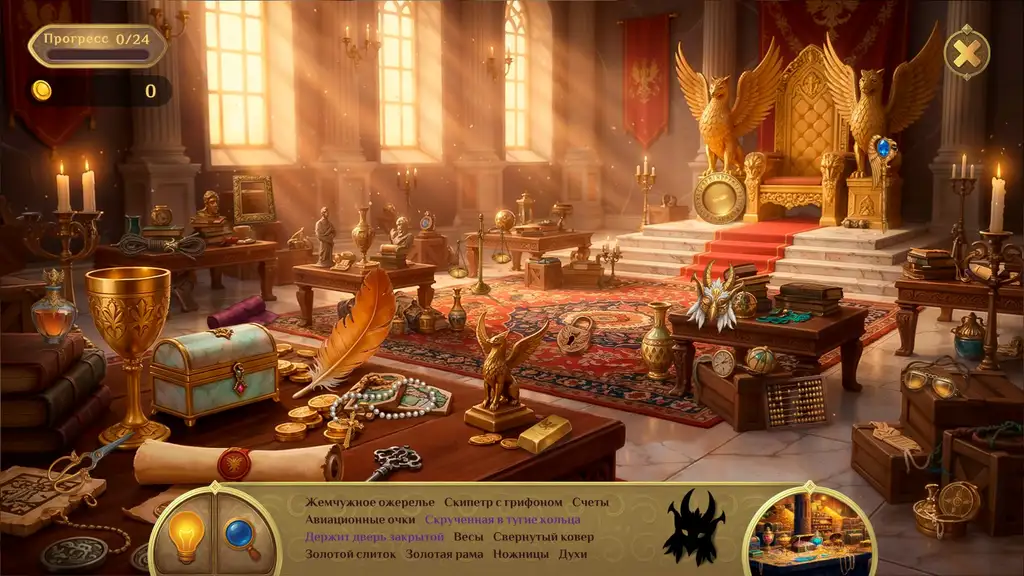1024x576 pixels.
Task: Click the purple riddle "Держит дверь закрытой"
Action: tap(375, 537)
